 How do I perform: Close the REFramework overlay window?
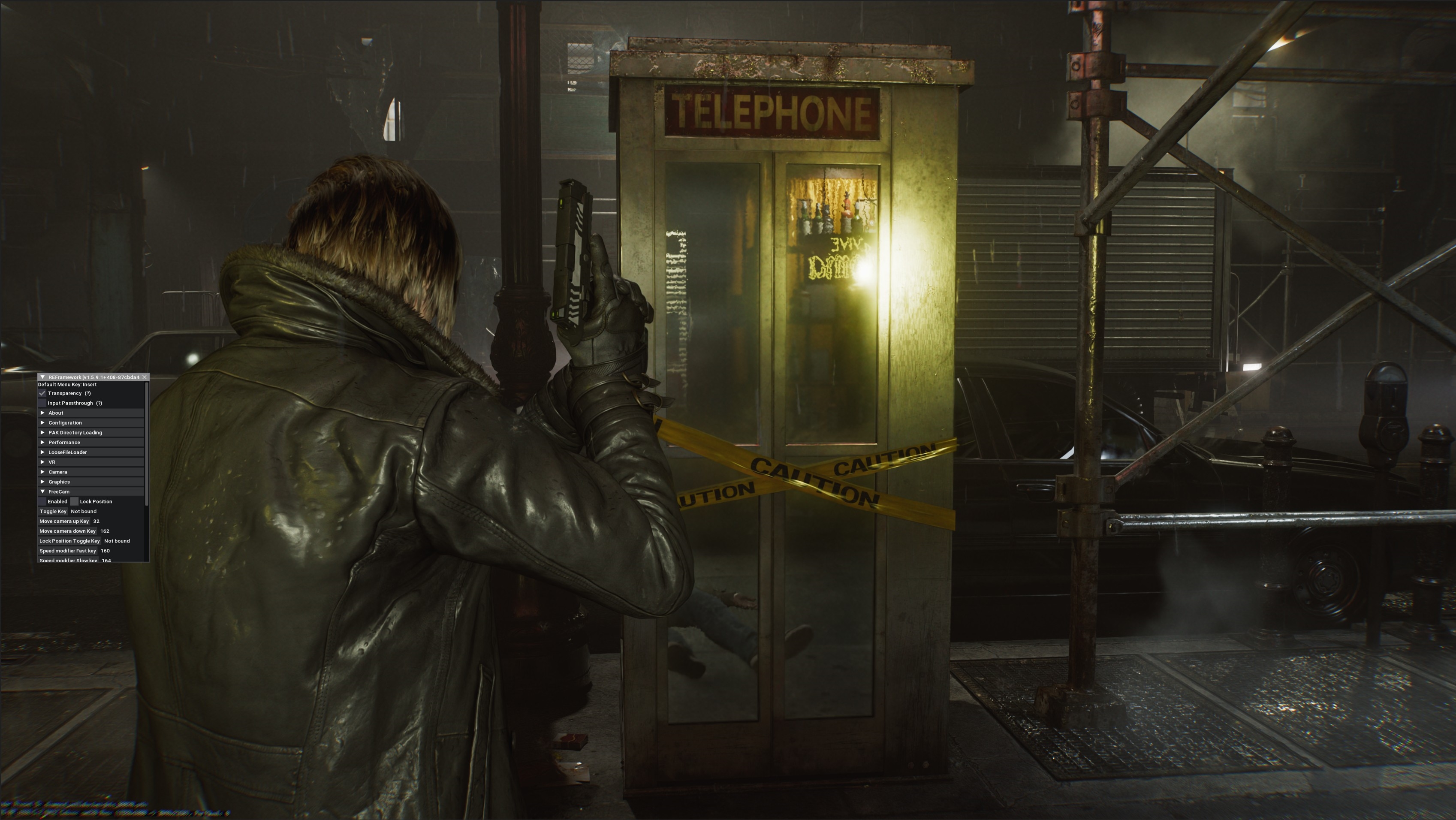click(145, 377)
